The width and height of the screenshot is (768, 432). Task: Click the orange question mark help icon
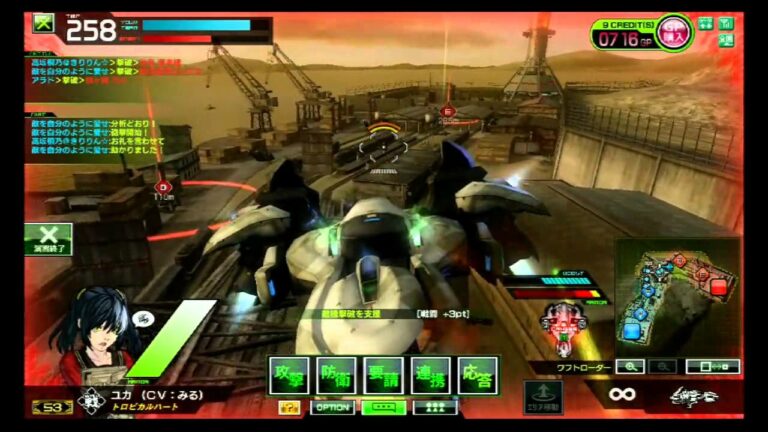tap(289, 407)
